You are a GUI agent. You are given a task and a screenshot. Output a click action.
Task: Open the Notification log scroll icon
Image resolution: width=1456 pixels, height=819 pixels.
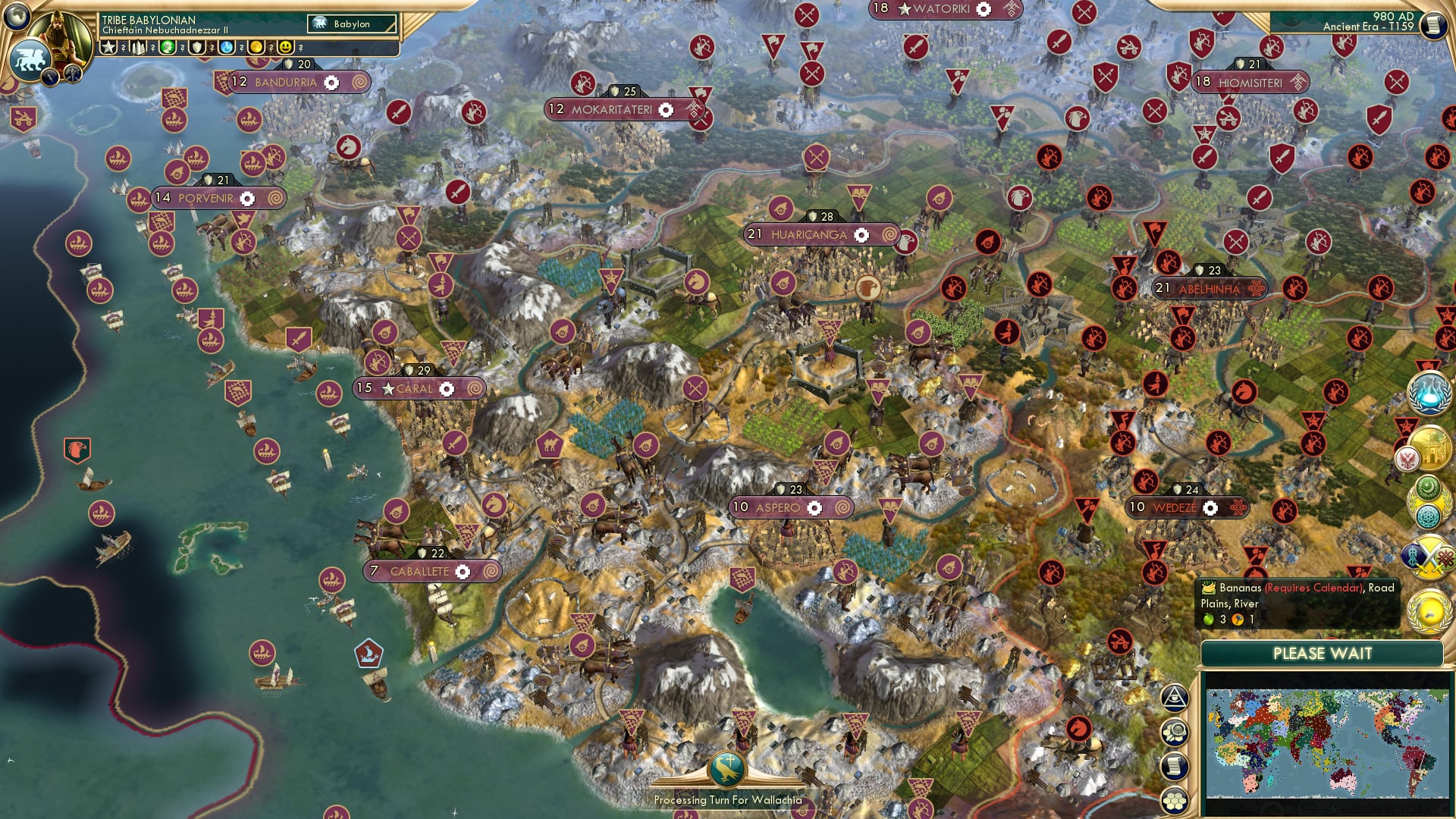[x=1174, y=766]
